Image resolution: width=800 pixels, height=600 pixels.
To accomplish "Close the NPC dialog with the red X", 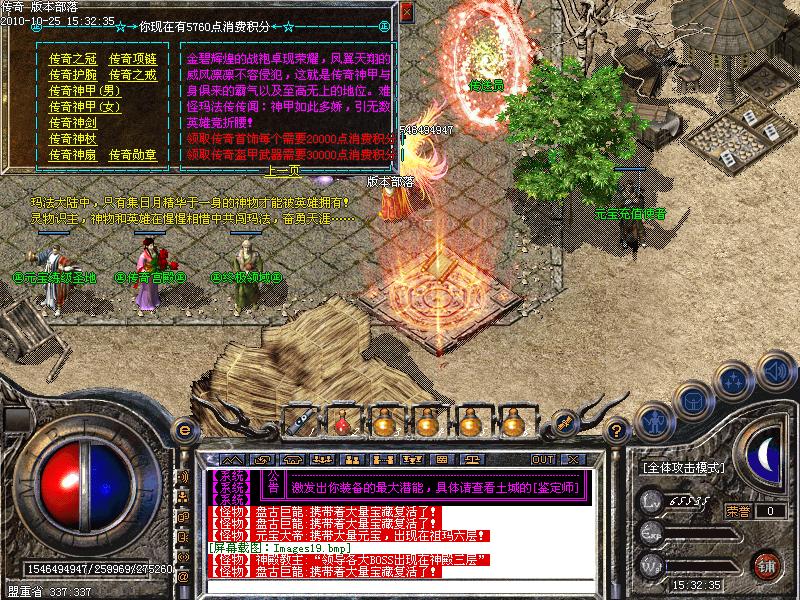I will click(406, 12).
